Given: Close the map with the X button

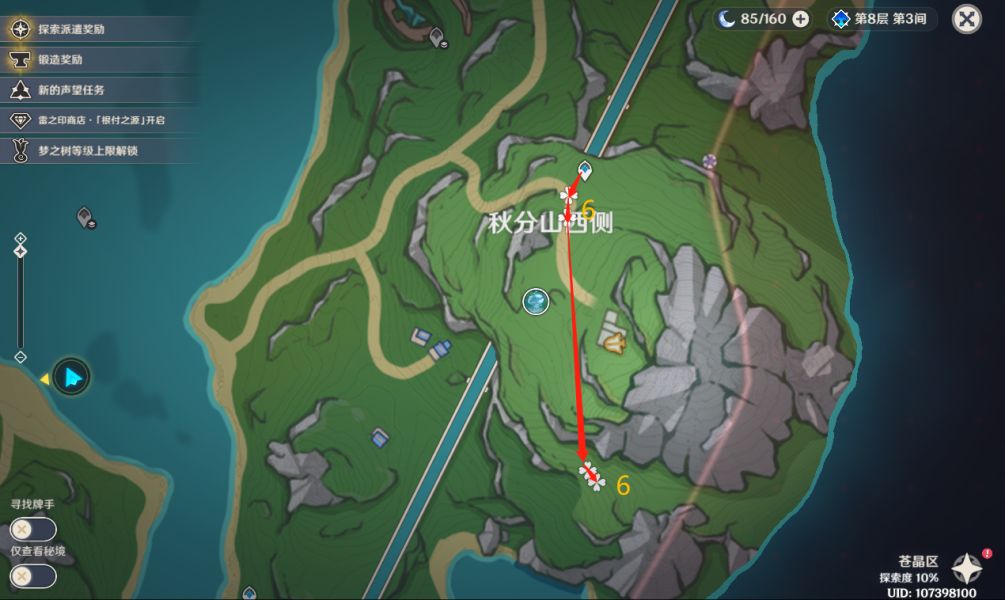Looking at the screenshot, I should pos(966,19).
